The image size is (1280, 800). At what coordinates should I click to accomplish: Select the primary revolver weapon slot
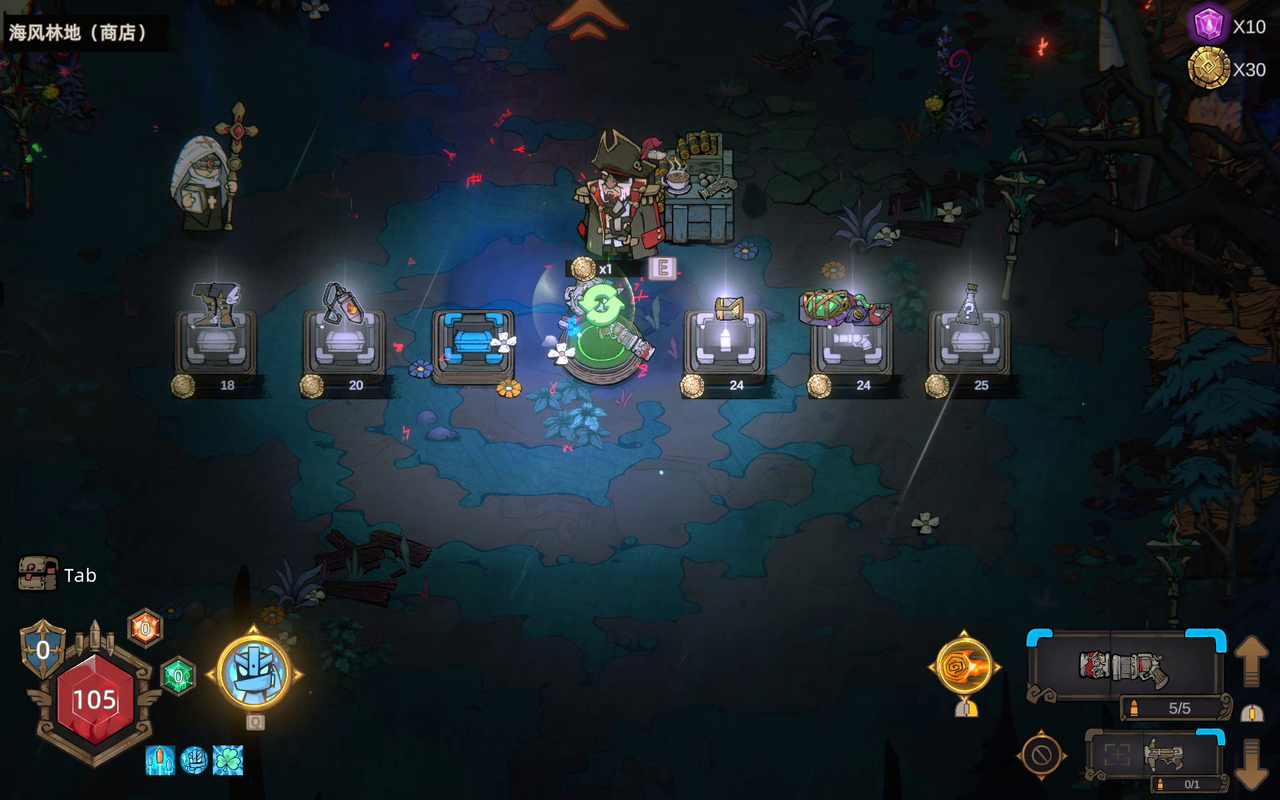point(1126,666)
